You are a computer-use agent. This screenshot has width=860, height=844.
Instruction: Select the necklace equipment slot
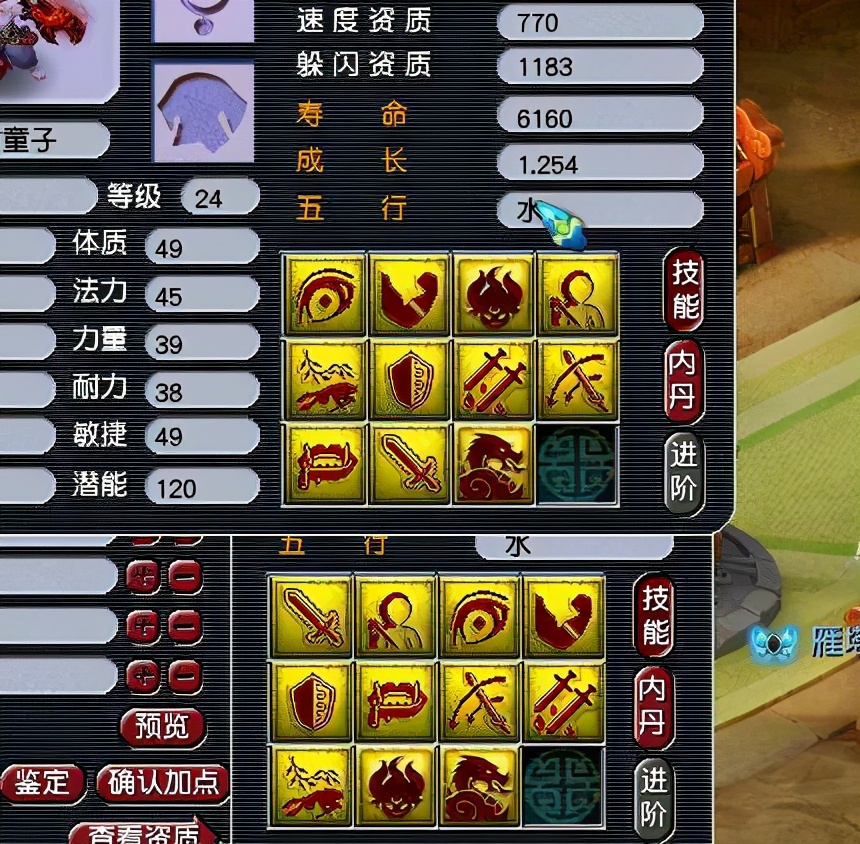(196, 20)
